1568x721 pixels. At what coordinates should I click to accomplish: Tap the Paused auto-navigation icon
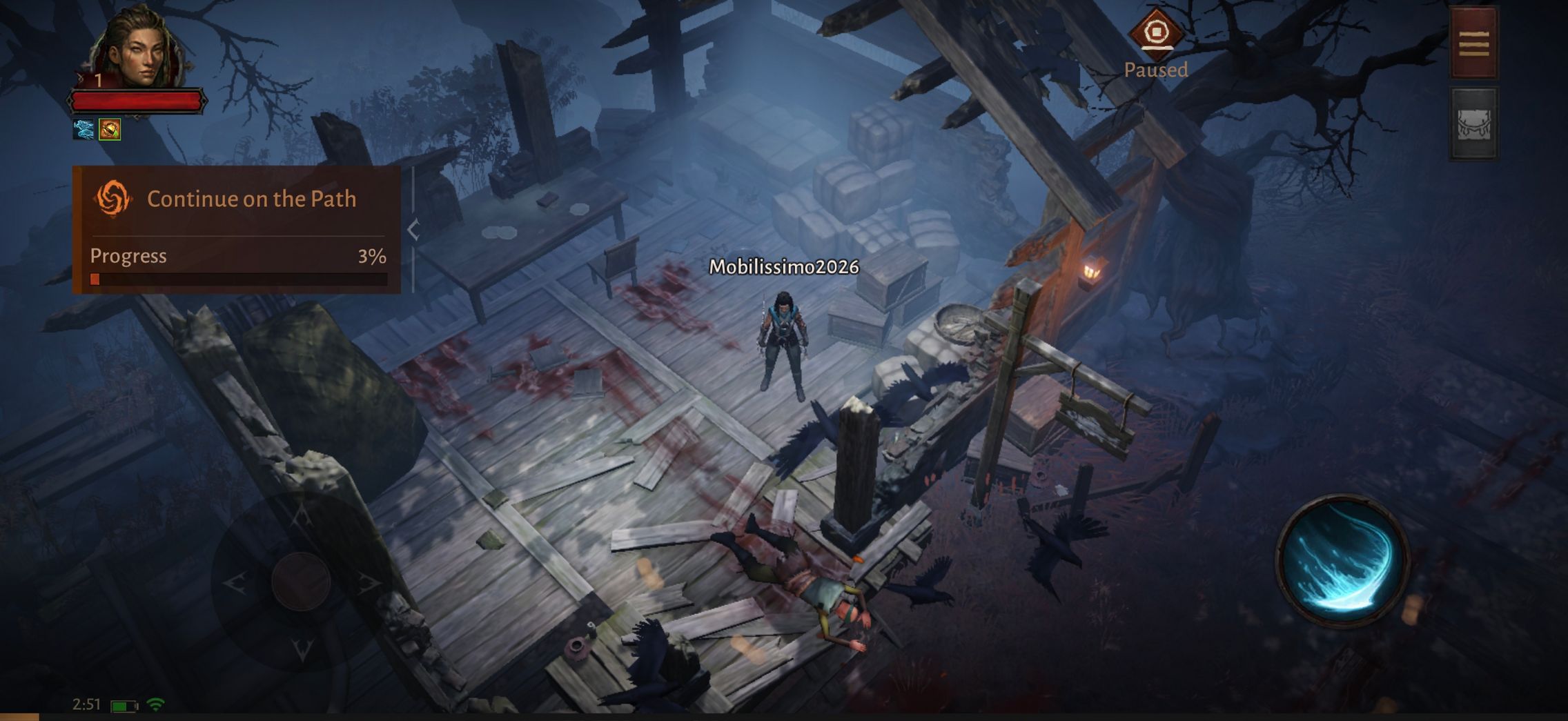tap(1156, 33)
